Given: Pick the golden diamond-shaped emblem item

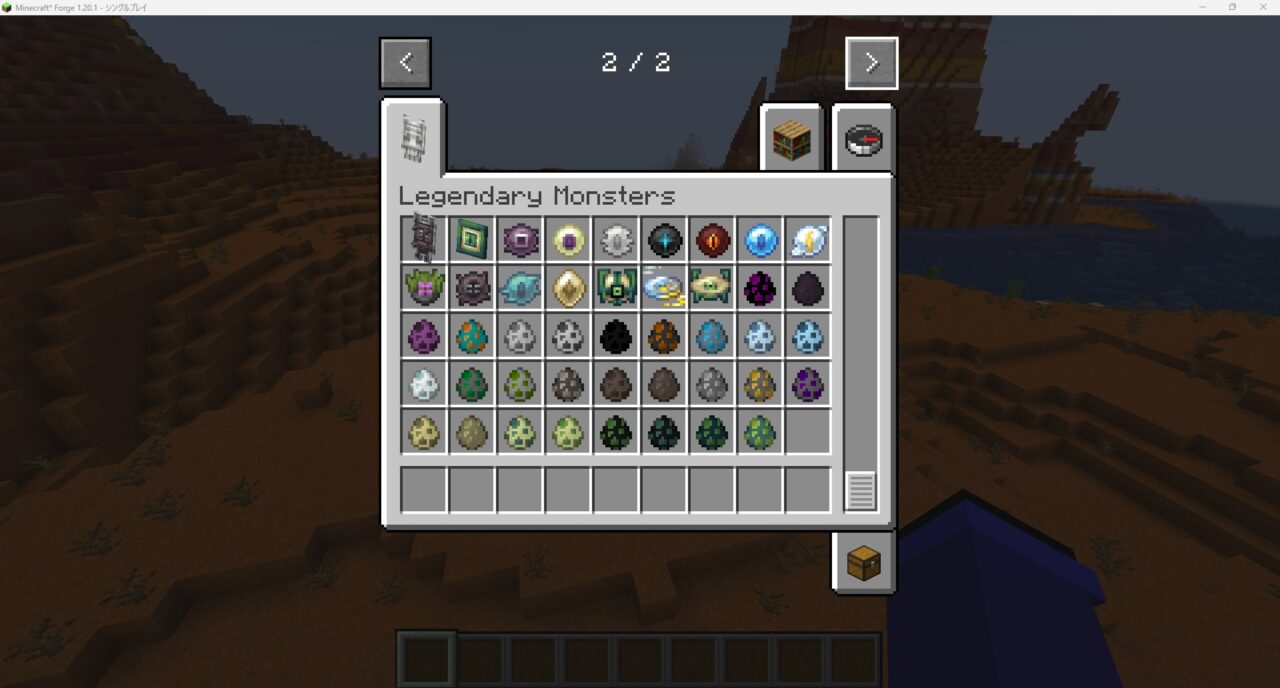Looking at the screenshot, I should (568, 288).
